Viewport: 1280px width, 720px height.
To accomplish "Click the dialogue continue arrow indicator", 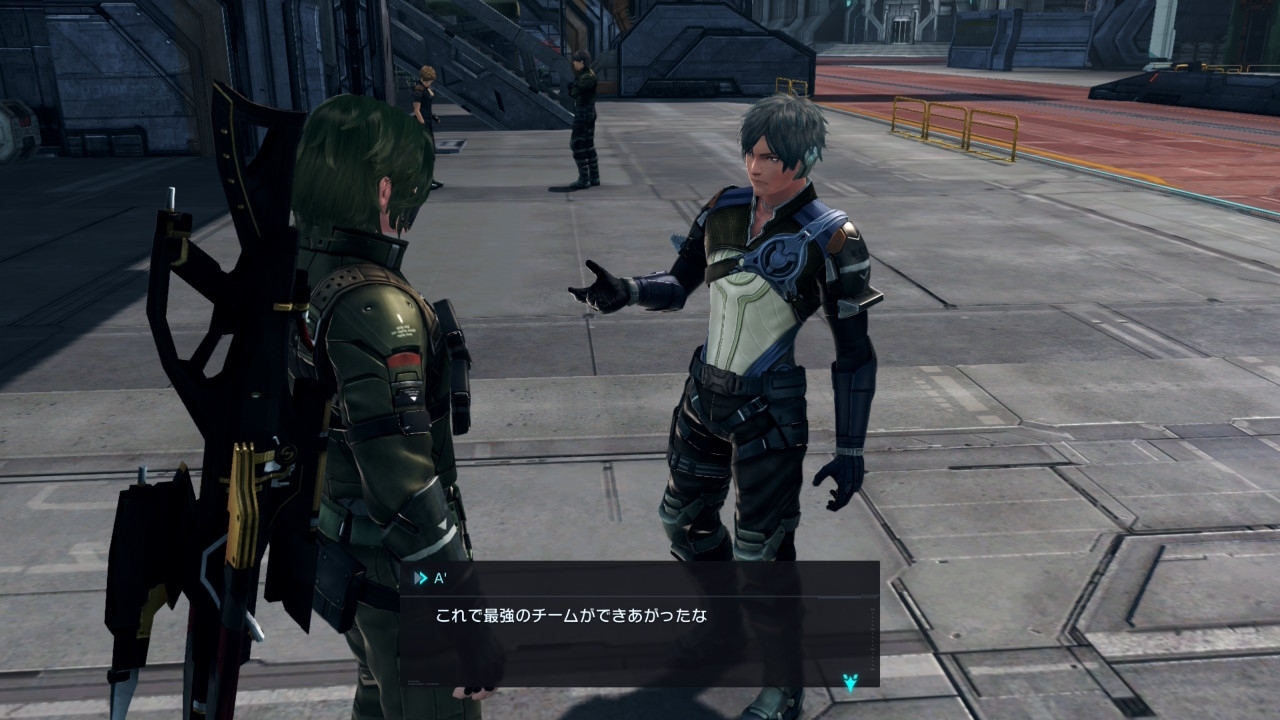I will [850, 683].
